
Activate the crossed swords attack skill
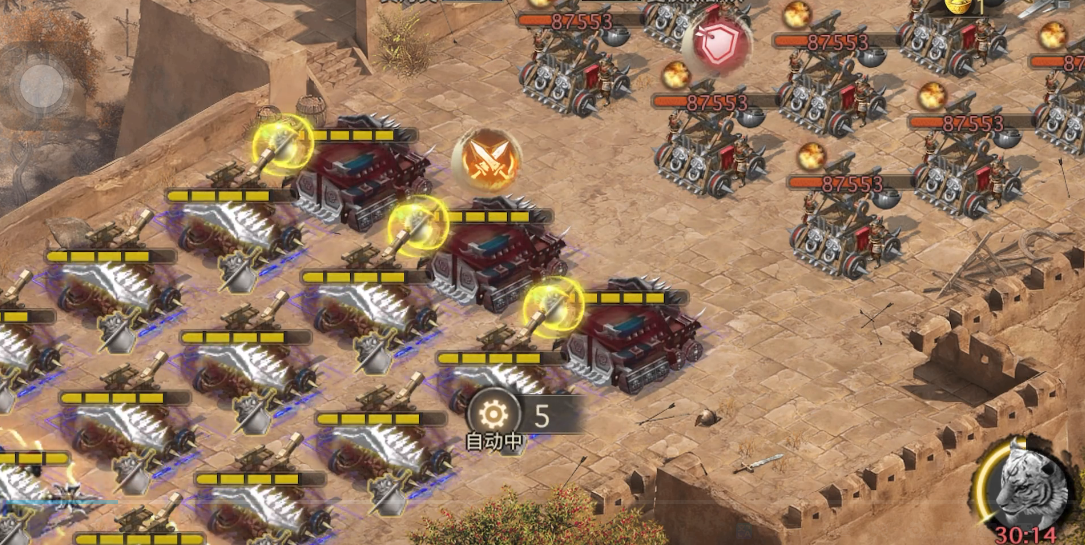coord(487,158)
